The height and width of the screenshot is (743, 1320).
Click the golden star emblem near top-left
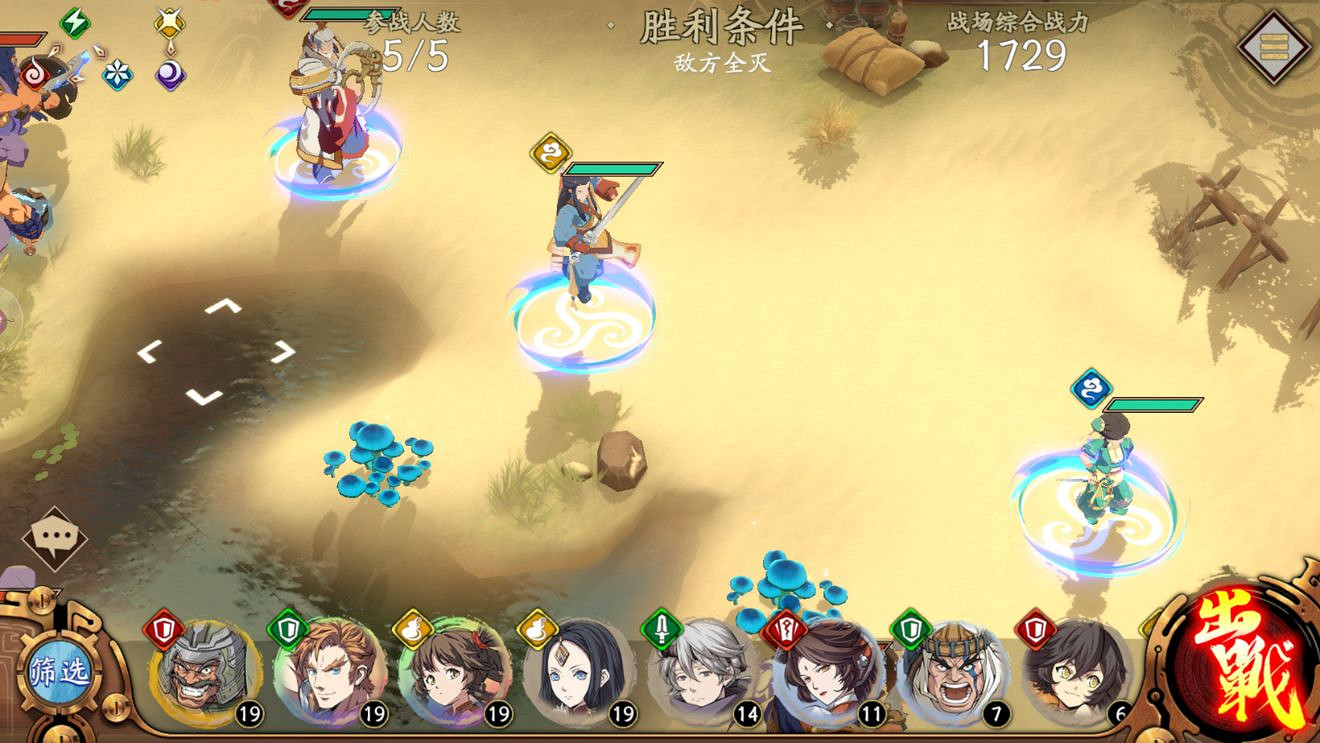pyautogui.click(x=168, y=21)
